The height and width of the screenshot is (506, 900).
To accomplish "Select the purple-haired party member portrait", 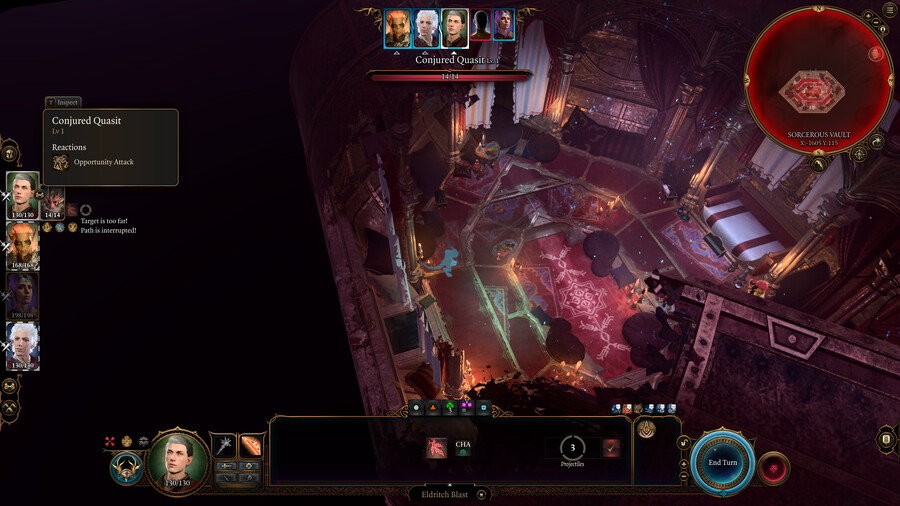I will click(x=22, y=294).
